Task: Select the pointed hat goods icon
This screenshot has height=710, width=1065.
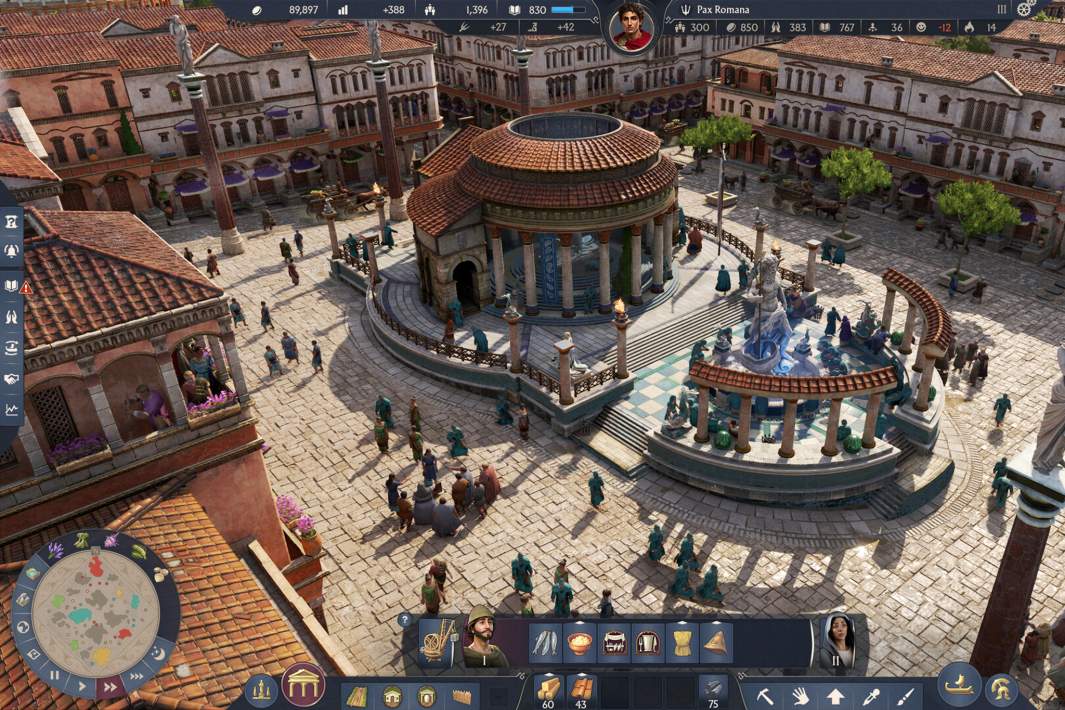Action: 715,642
